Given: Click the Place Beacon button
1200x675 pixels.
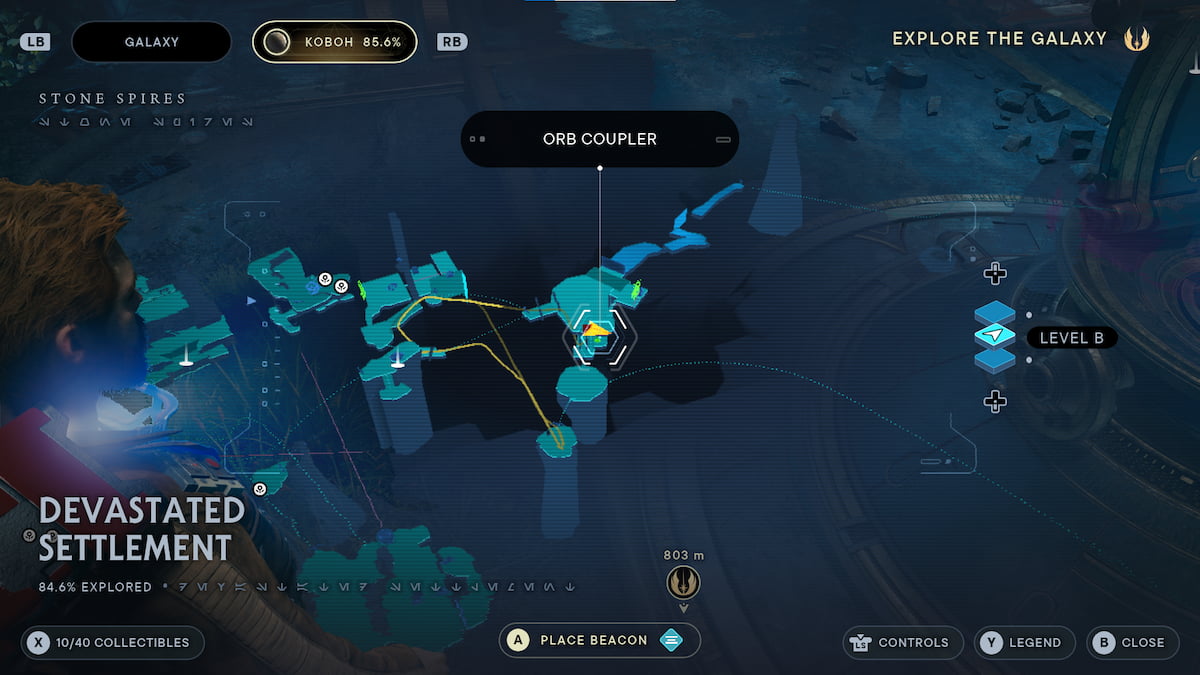Looking at the screenshot, I should [x=599, y=640].
